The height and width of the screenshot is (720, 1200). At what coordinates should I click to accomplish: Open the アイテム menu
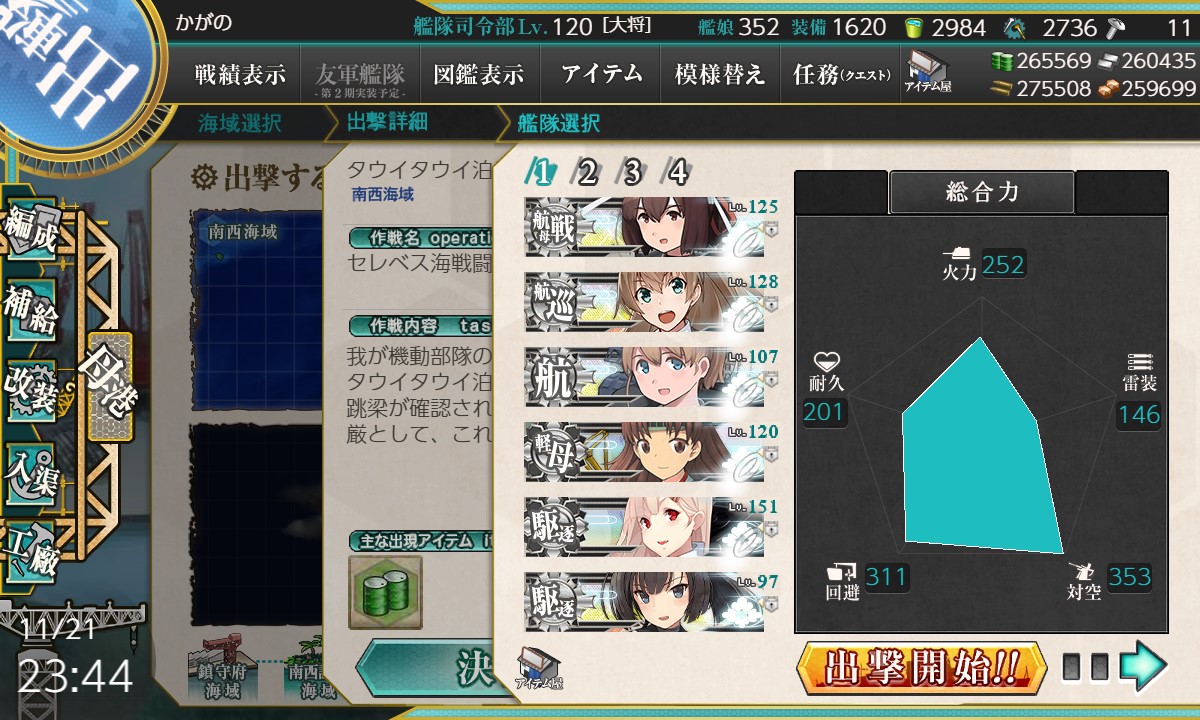pos(601,75)
